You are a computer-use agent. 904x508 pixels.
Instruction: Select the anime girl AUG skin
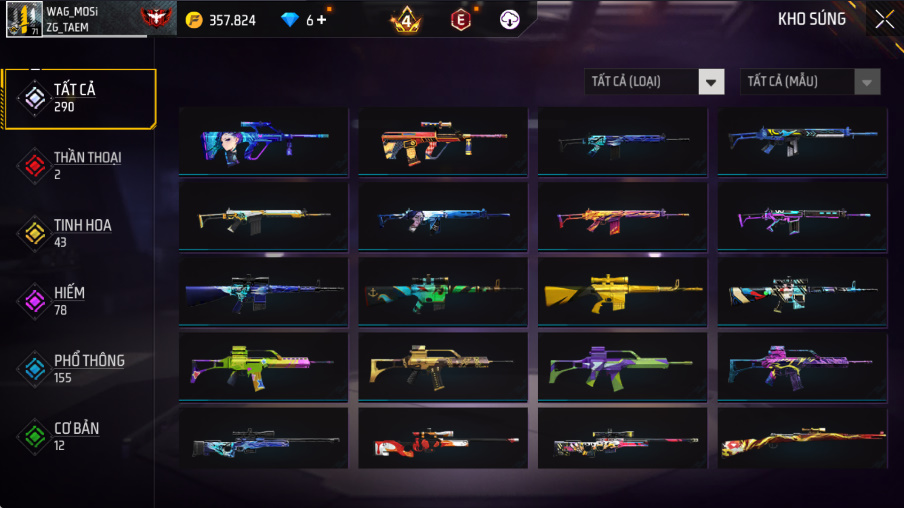[x=263, y=142]
